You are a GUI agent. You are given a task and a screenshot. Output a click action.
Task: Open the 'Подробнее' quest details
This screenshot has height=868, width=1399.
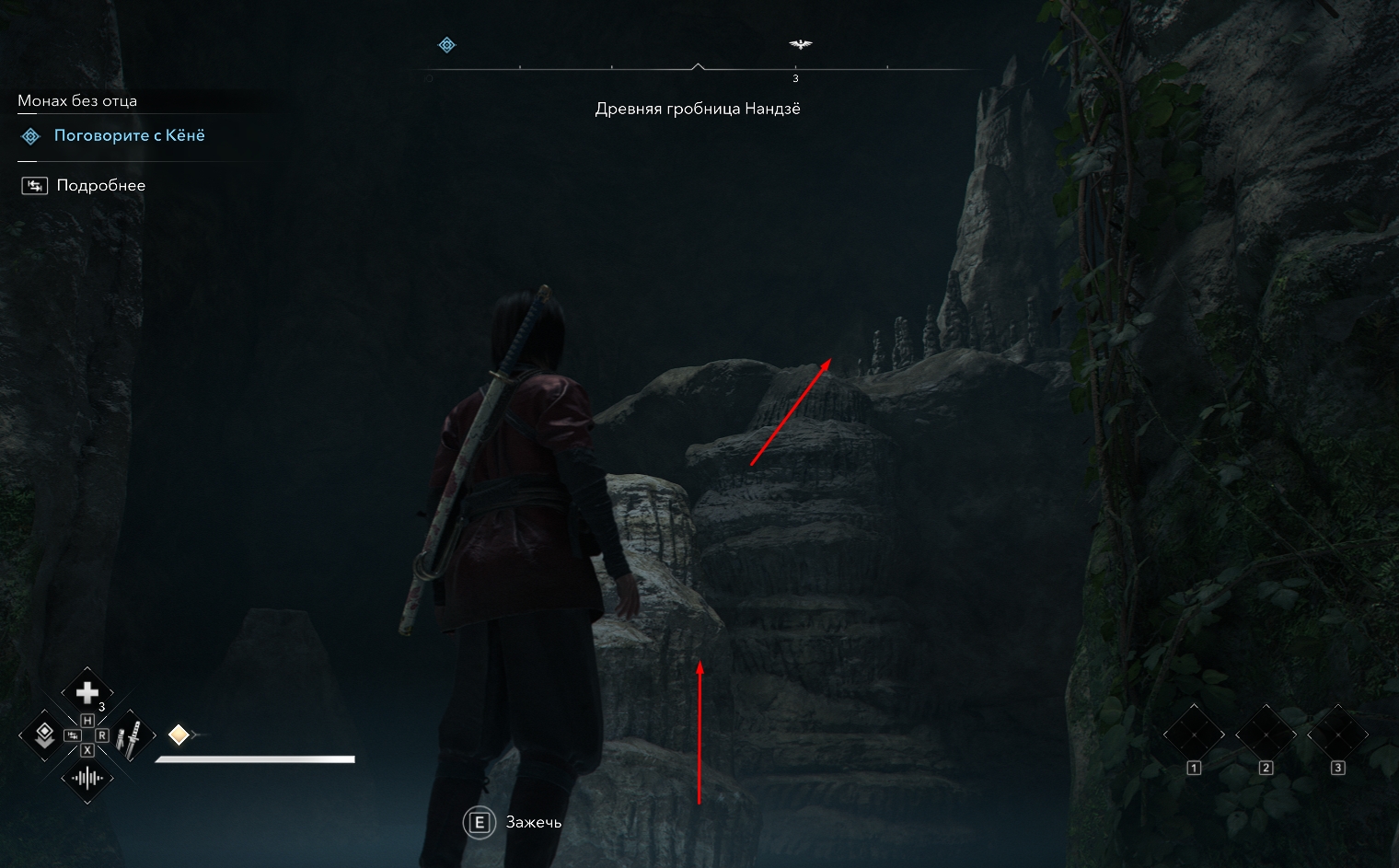[100, 186]
